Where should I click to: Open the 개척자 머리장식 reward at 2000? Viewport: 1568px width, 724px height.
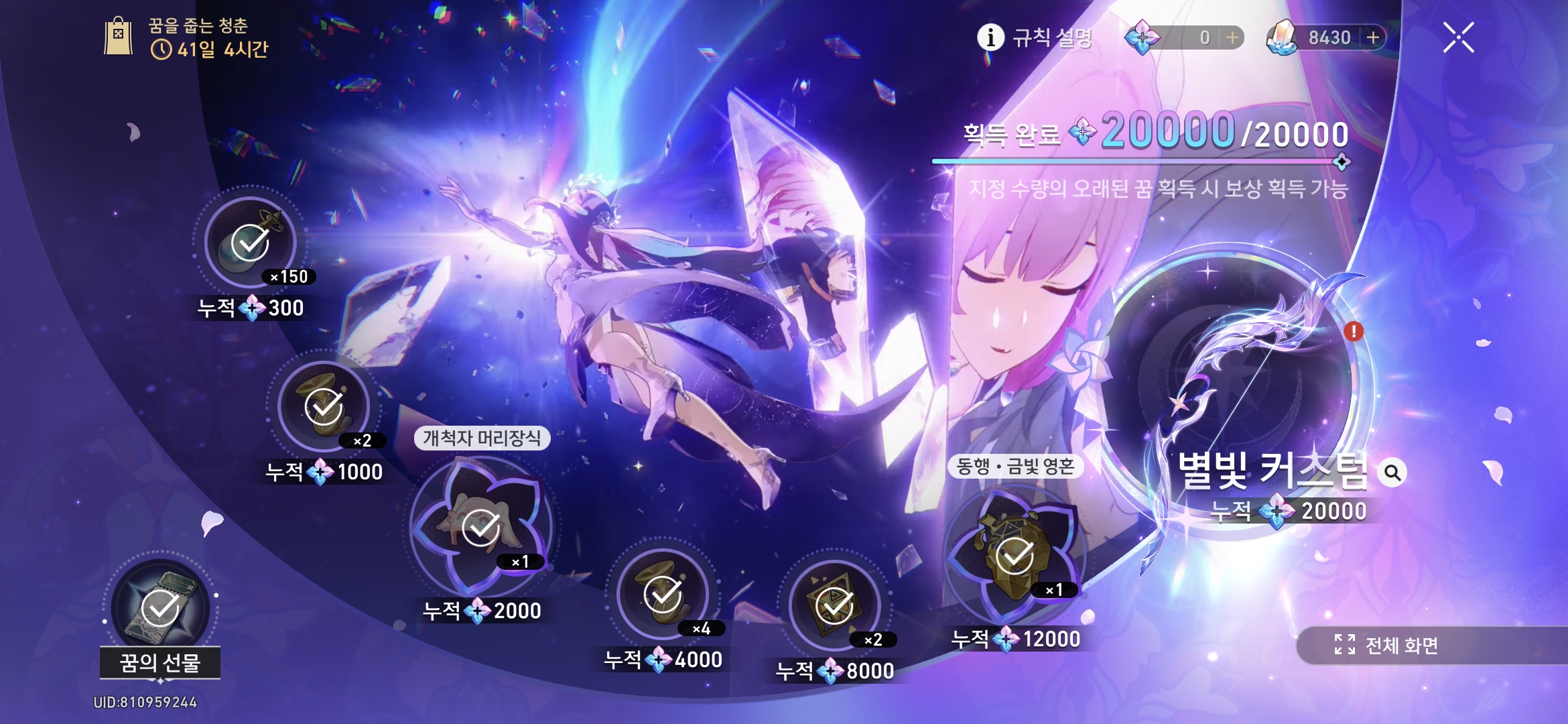[480, 527]
